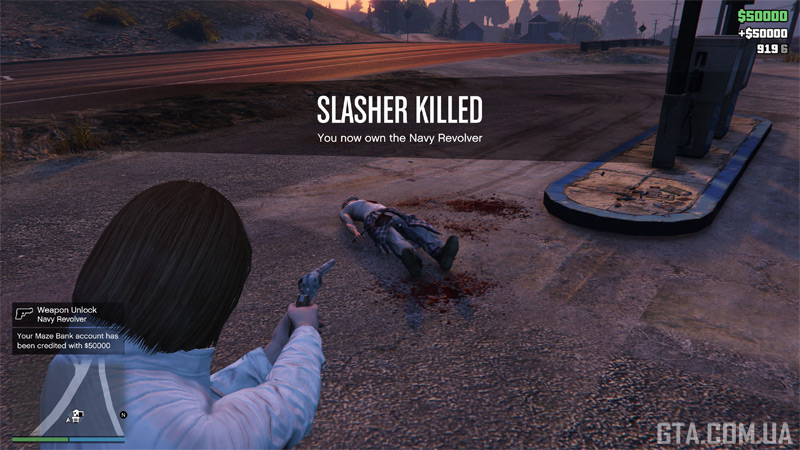Select the Weapon Unlock Navy Revolver notification
The image size is (800, 450).
(x=68, y=315)
